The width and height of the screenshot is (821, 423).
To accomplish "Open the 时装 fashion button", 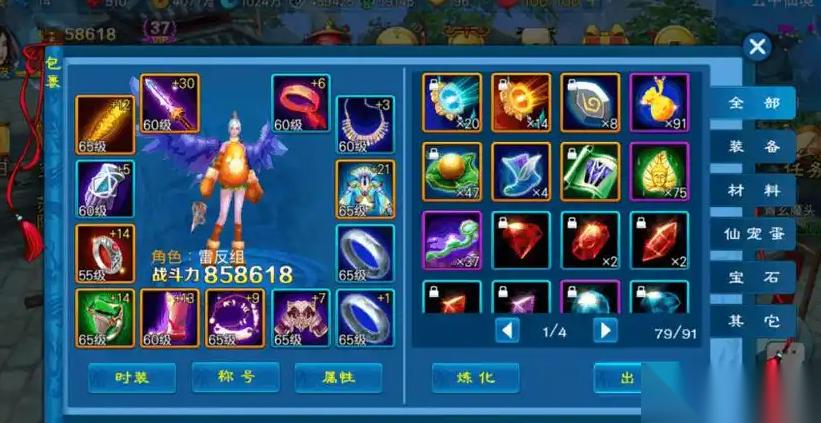I will point(132,377).
